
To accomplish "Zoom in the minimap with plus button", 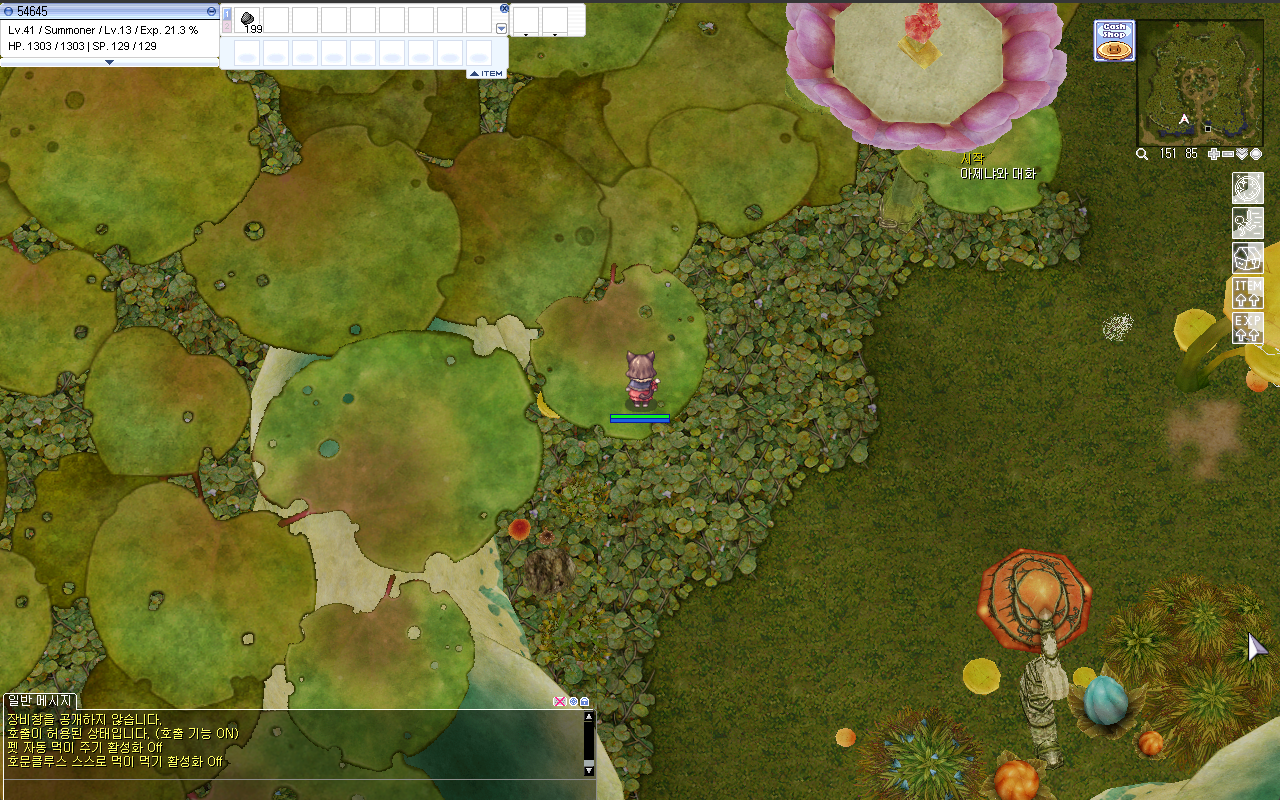I will [1214, 154].
